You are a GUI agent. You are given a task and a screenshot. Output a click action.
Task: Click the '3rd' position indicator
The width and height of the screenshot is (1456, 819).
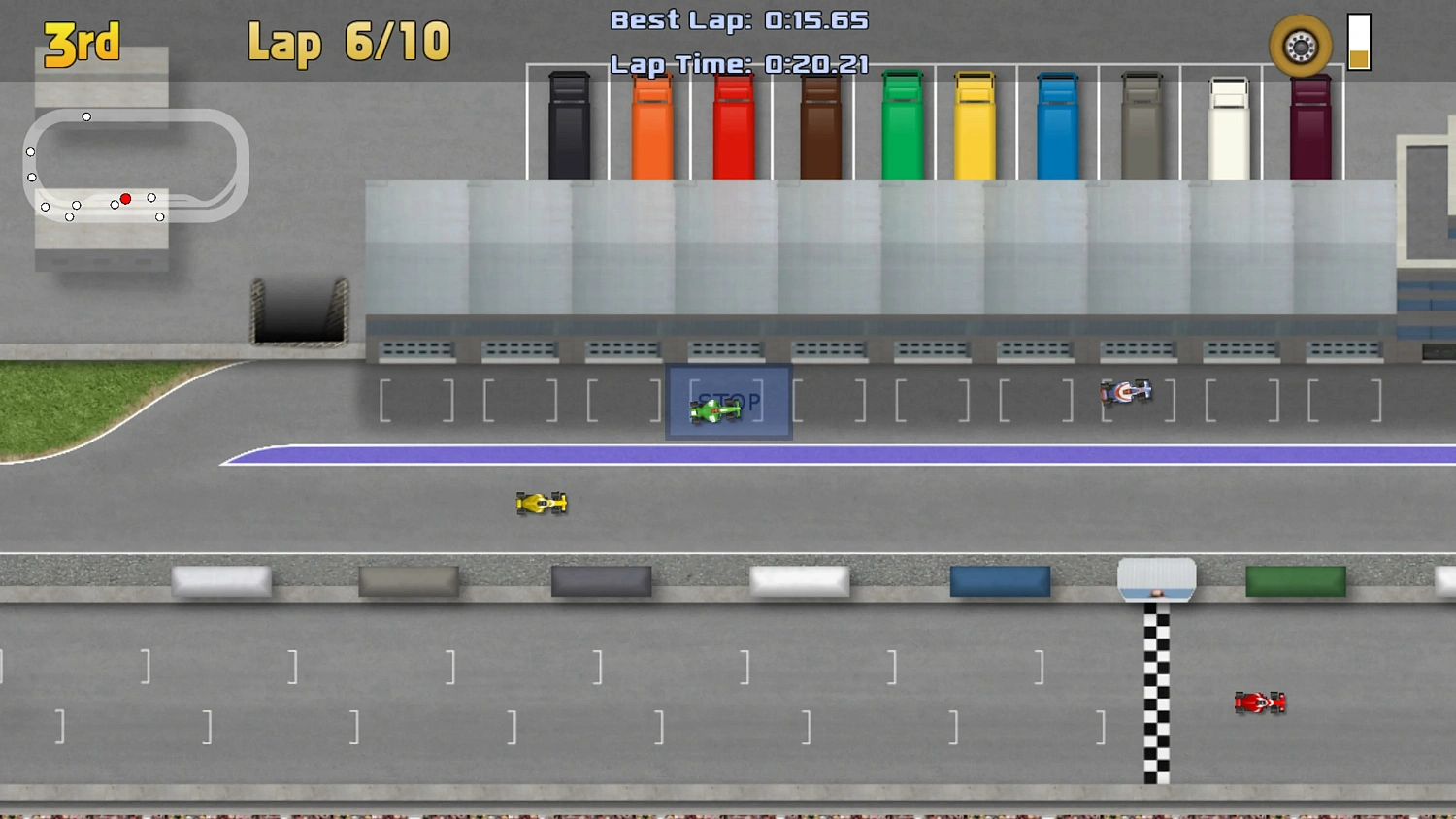click(x=82, y=43)
